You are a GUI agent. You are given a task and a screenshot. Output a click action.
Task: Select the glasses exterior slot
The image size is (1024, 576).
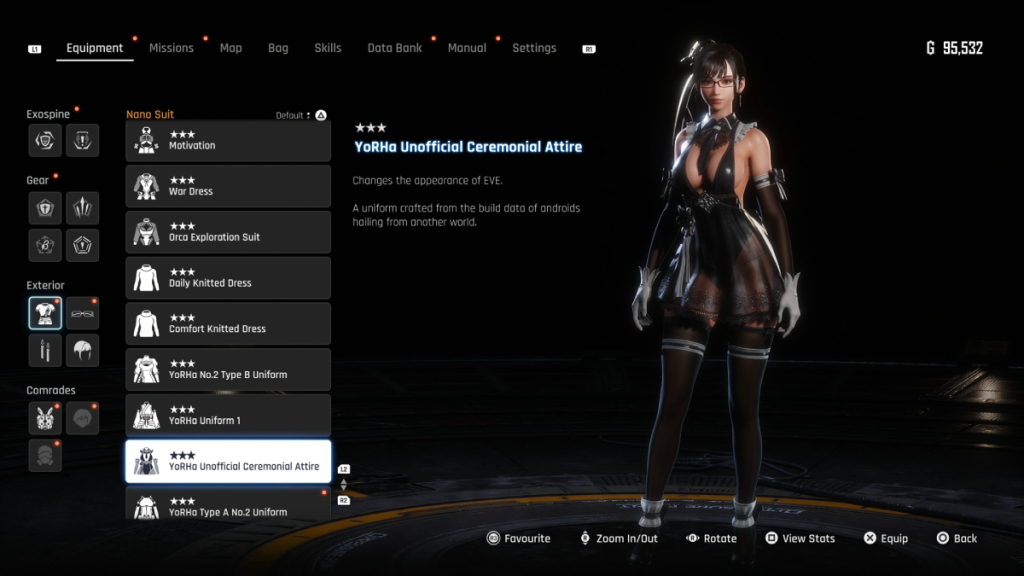(82, 313)
